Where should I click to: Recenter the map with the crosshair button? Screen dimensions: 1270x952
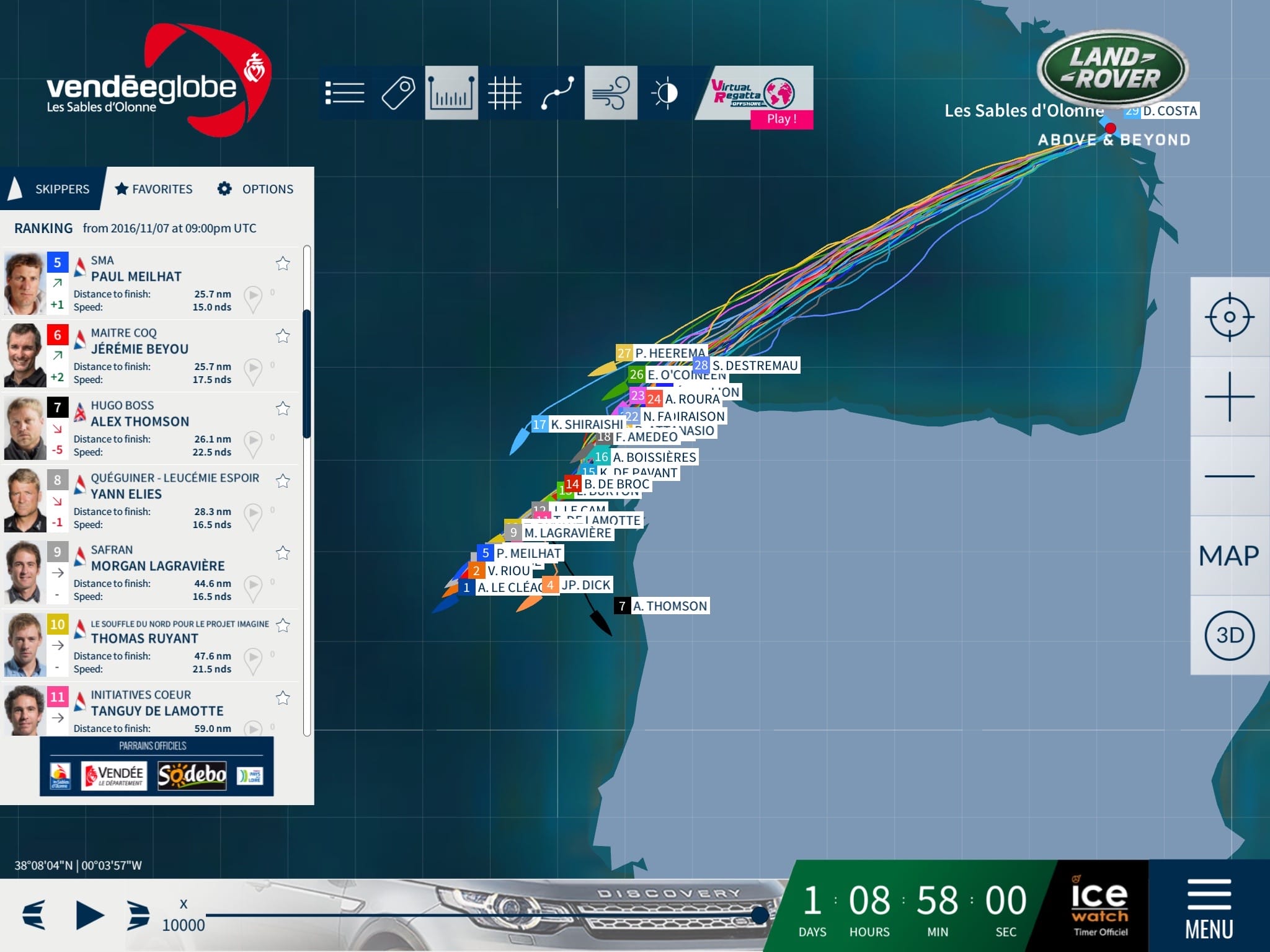[1229, 317]
